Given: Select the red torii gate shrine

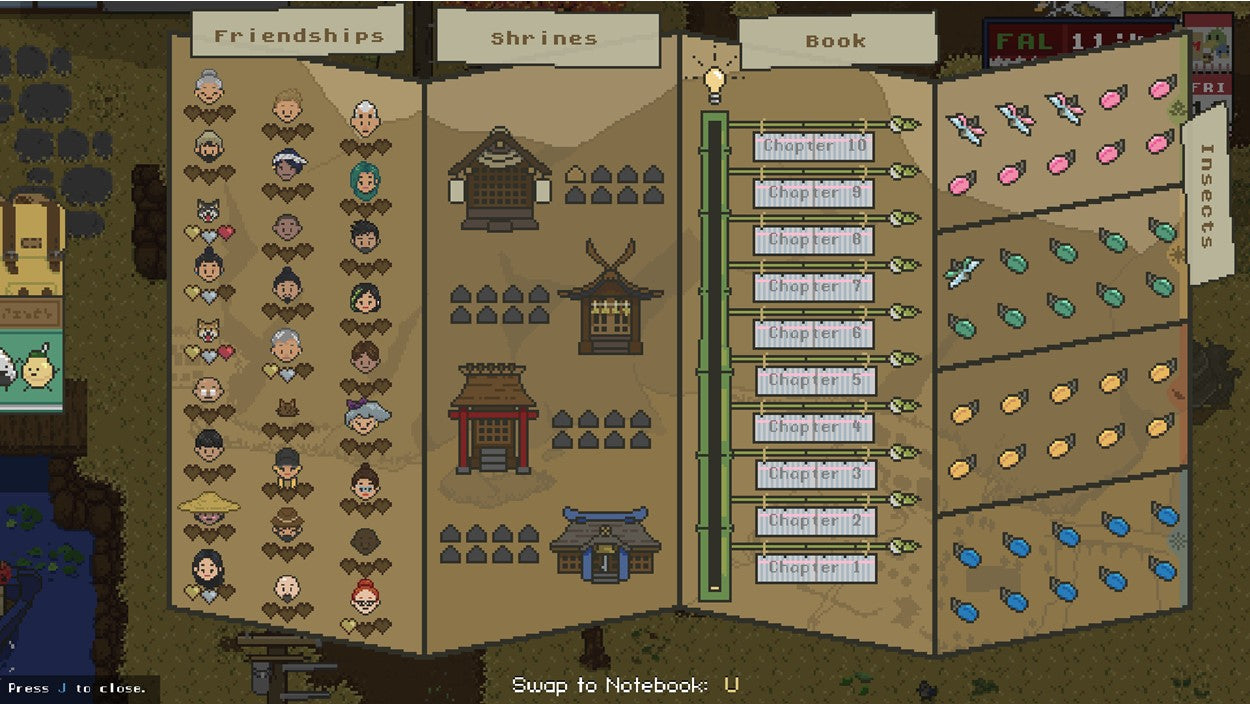Looking at the screenshot, I should (x=493, y=418).
